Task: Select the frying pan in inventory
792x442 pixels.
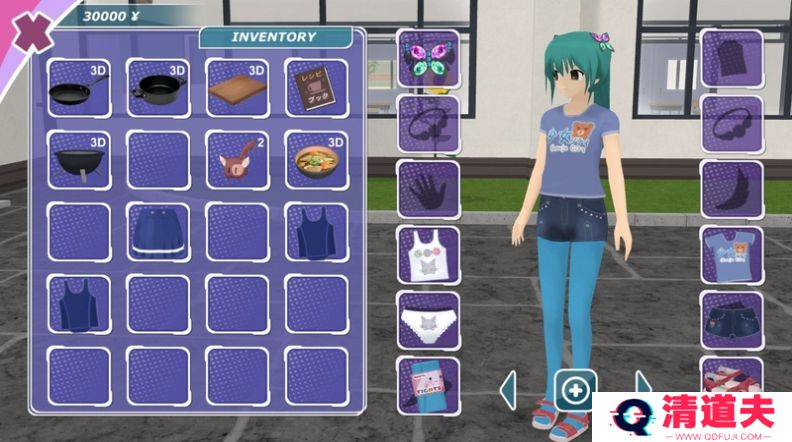Action: click(78, 89)
